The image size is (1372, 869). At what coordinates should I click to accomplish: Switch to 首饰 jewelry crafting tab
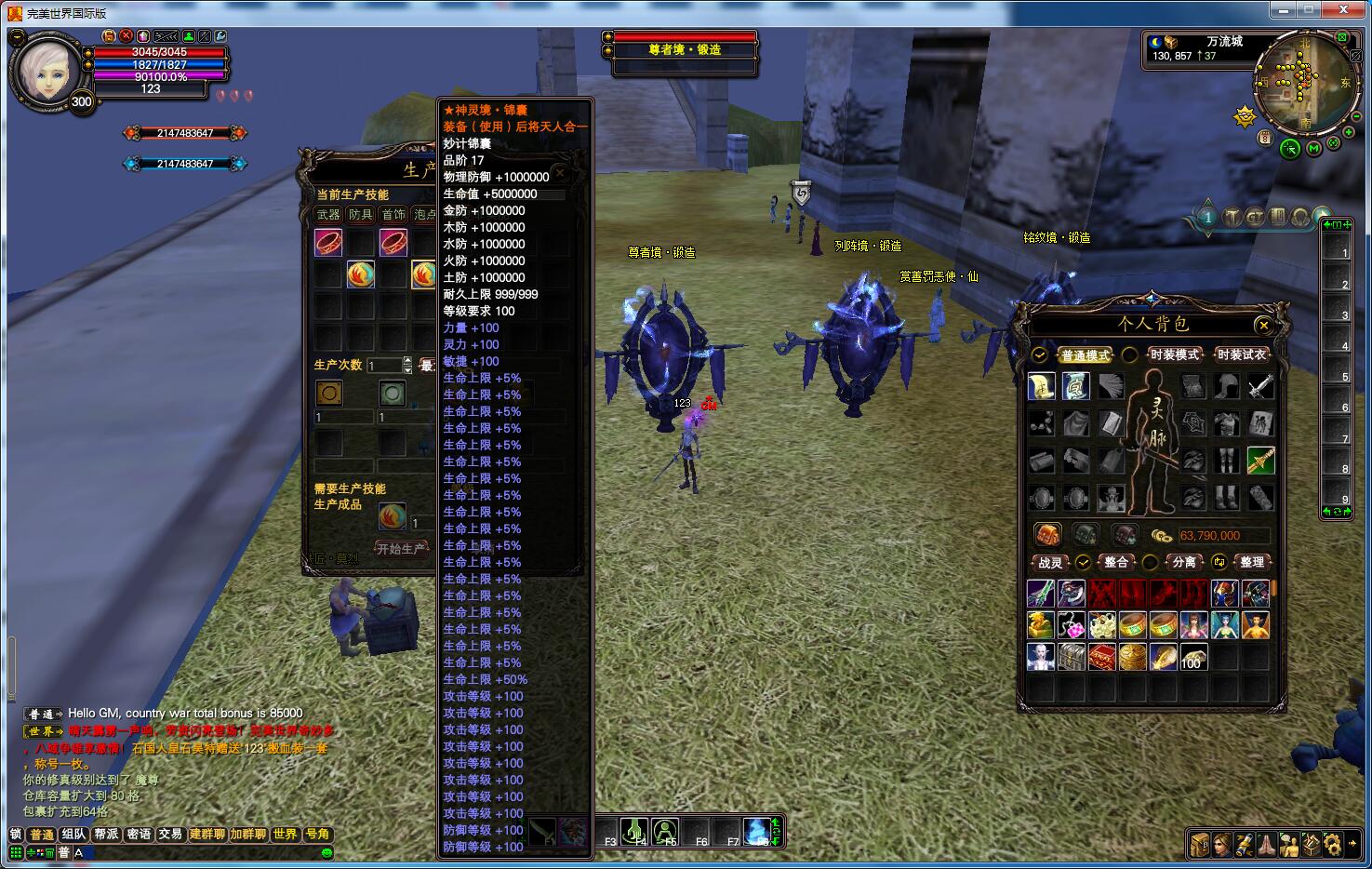393,215
